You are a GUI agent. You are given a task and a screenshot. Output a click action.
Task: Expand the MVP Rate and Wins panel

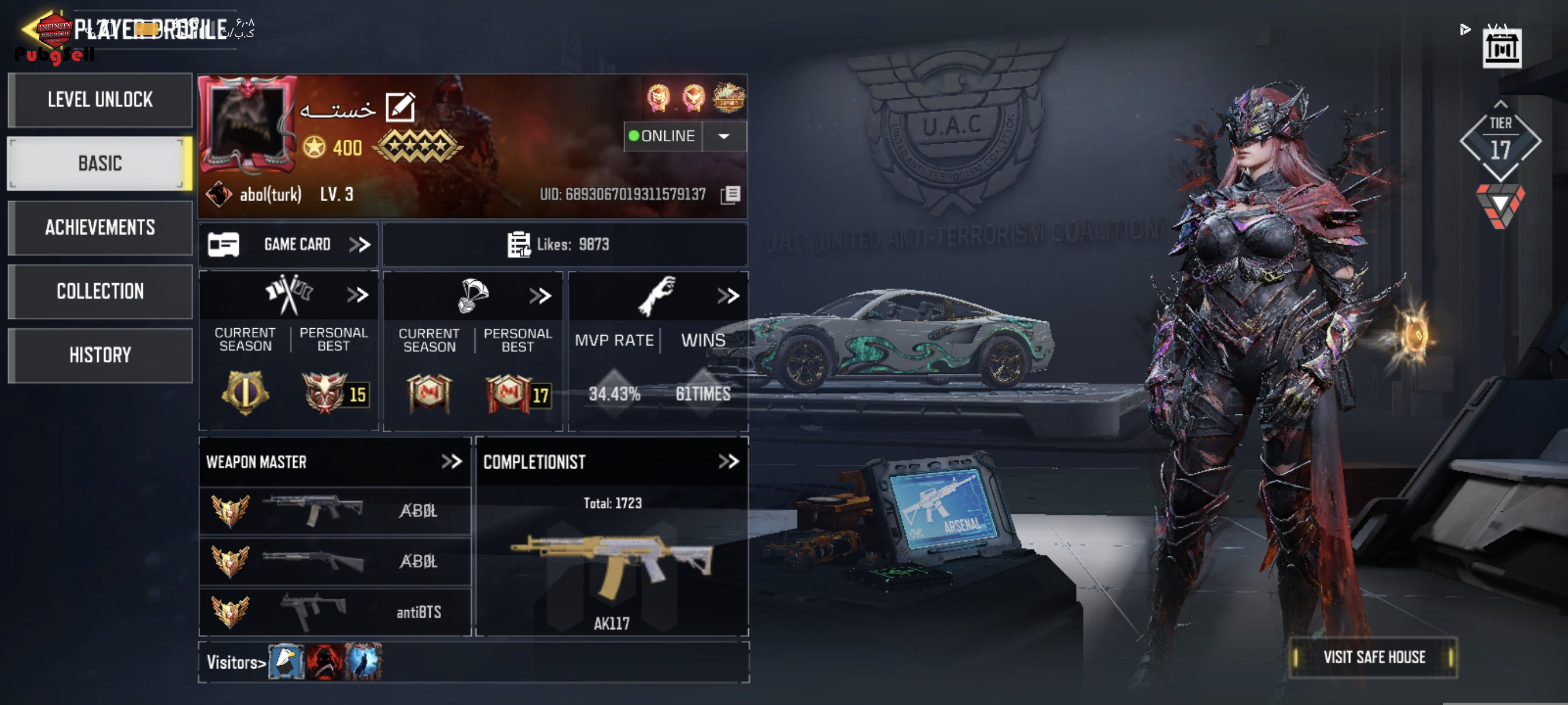point(728,296)
